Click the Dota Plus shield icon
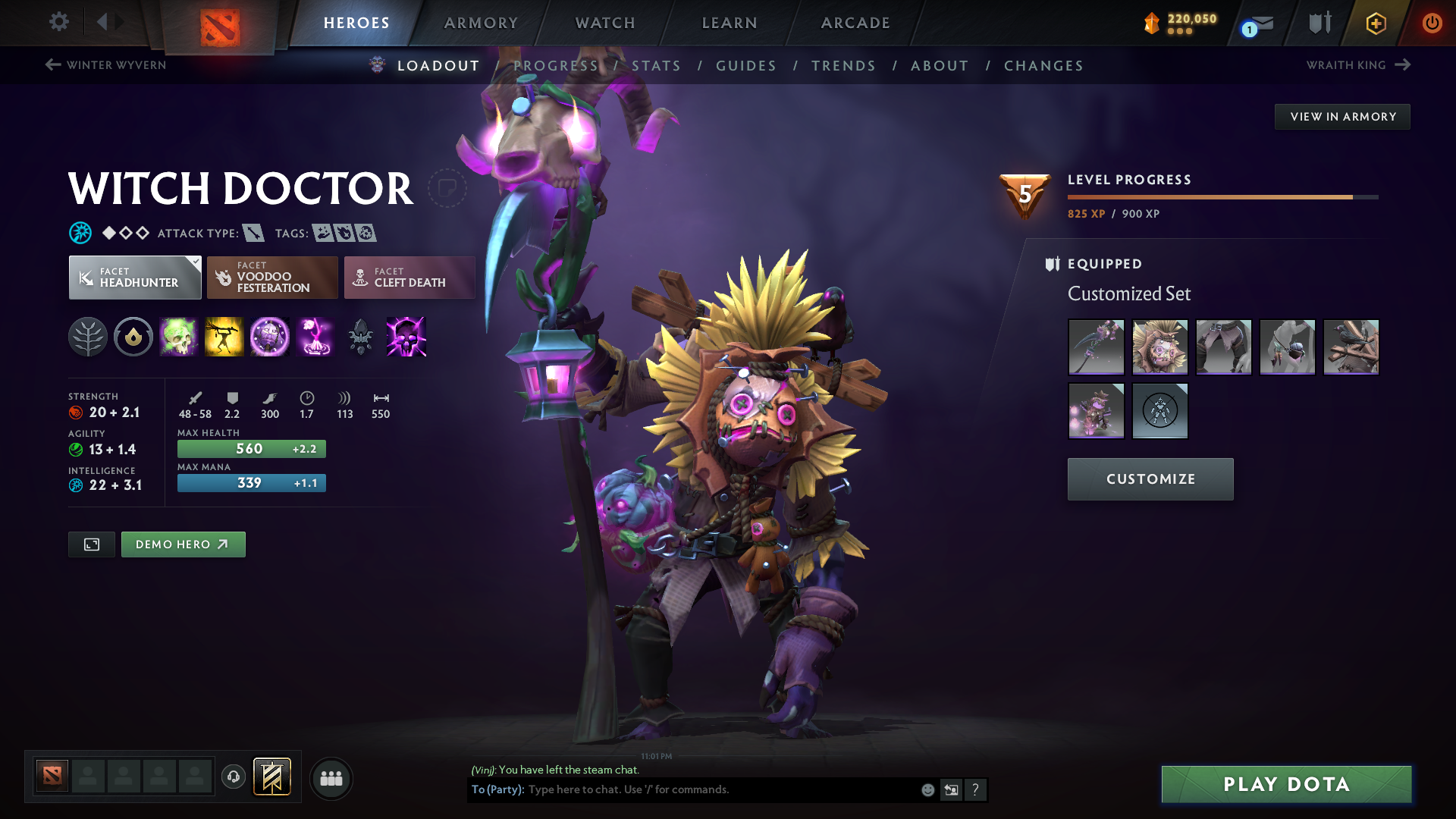Viewport: 1456px width, 819px height. click(x=1318, y=22)
